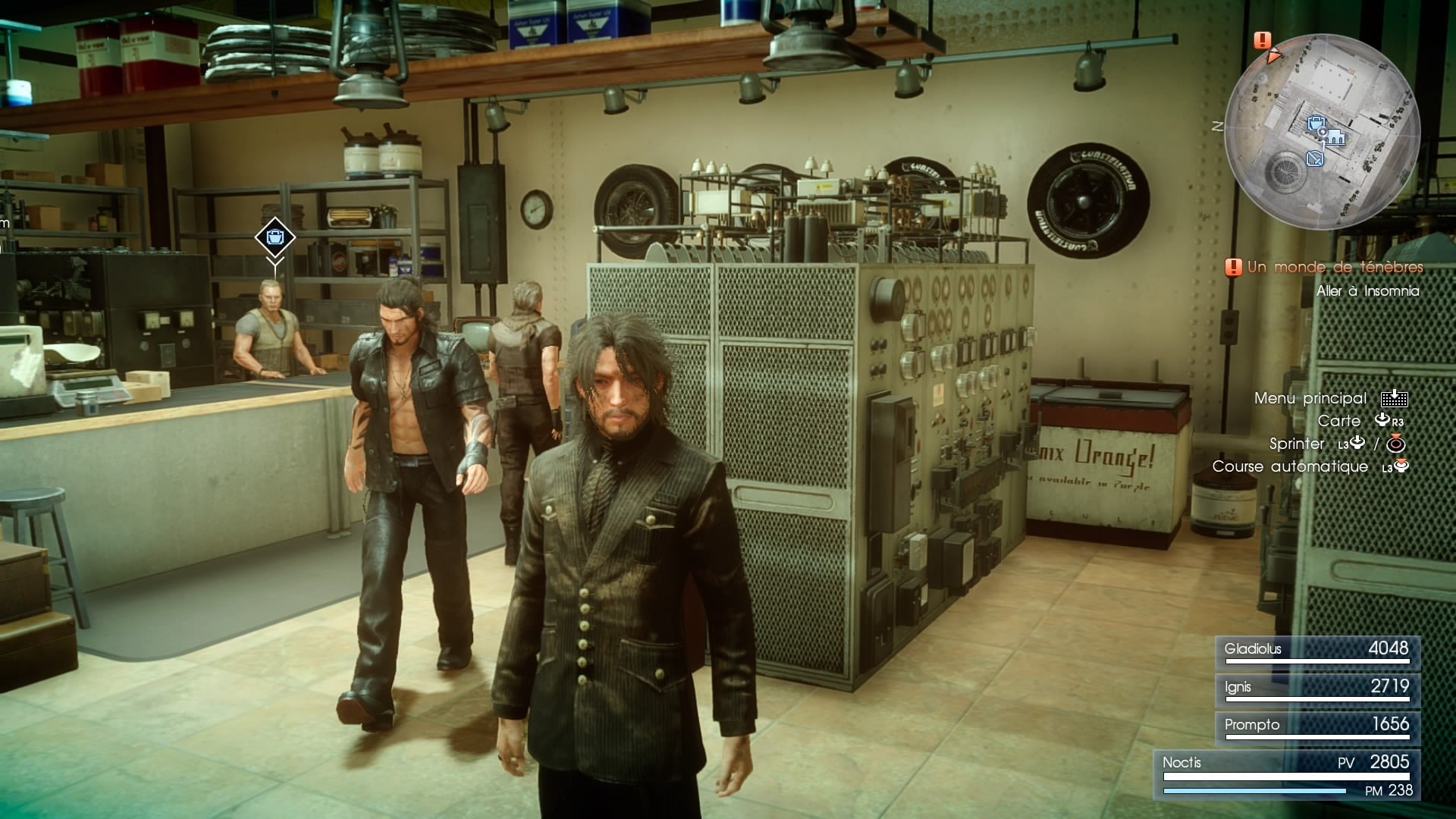Click the shop diamond marker above the shopkeeper
The width and height of the screenshot is (1456, 819).
coord(275,237)
